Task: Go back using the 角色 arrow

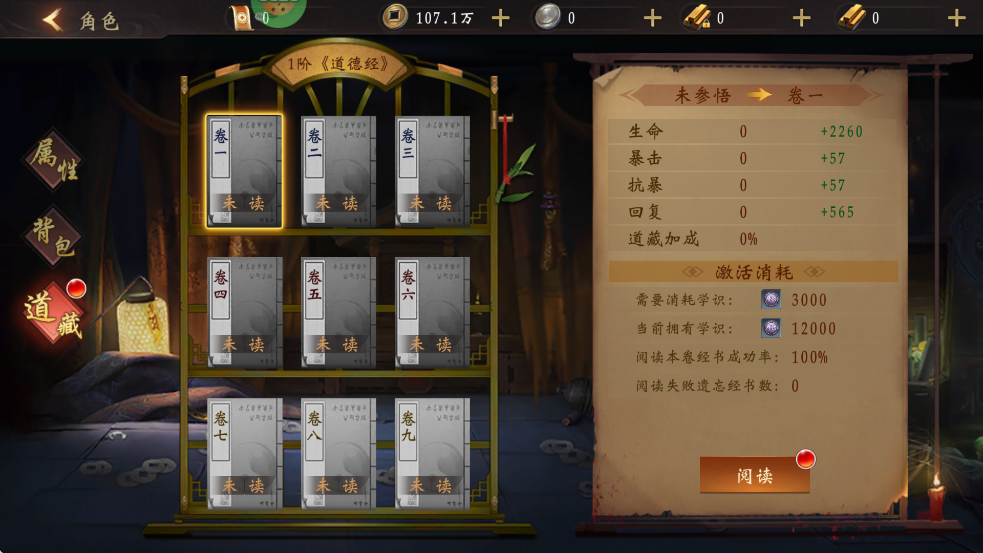Action: point(53,19)
